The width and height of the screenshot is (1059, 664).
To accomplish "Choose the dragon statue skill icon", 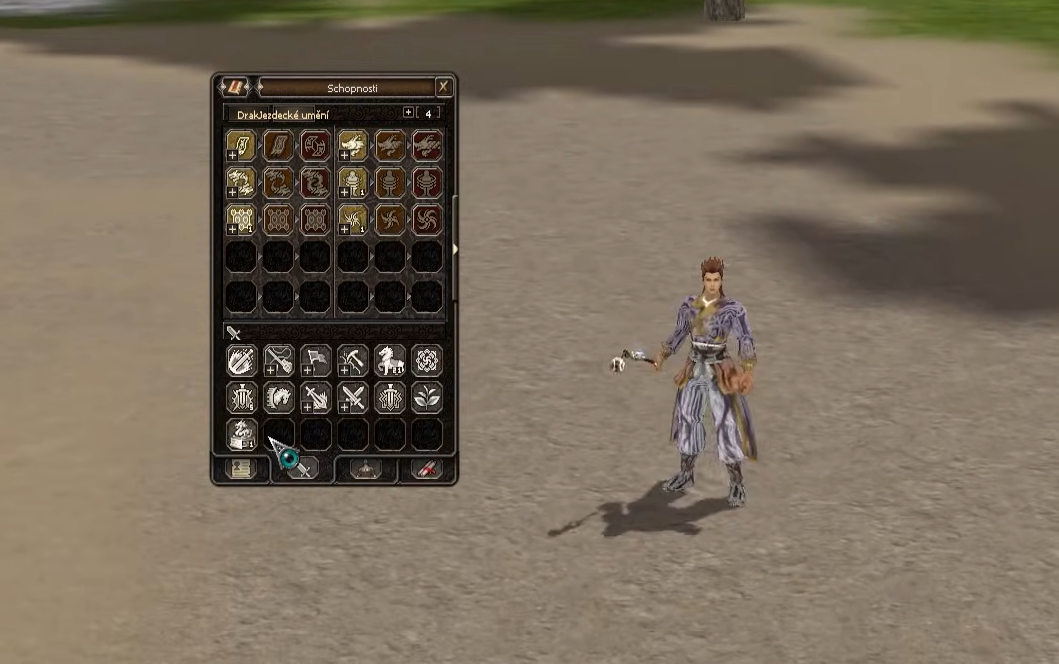I will tap(241, 434).
